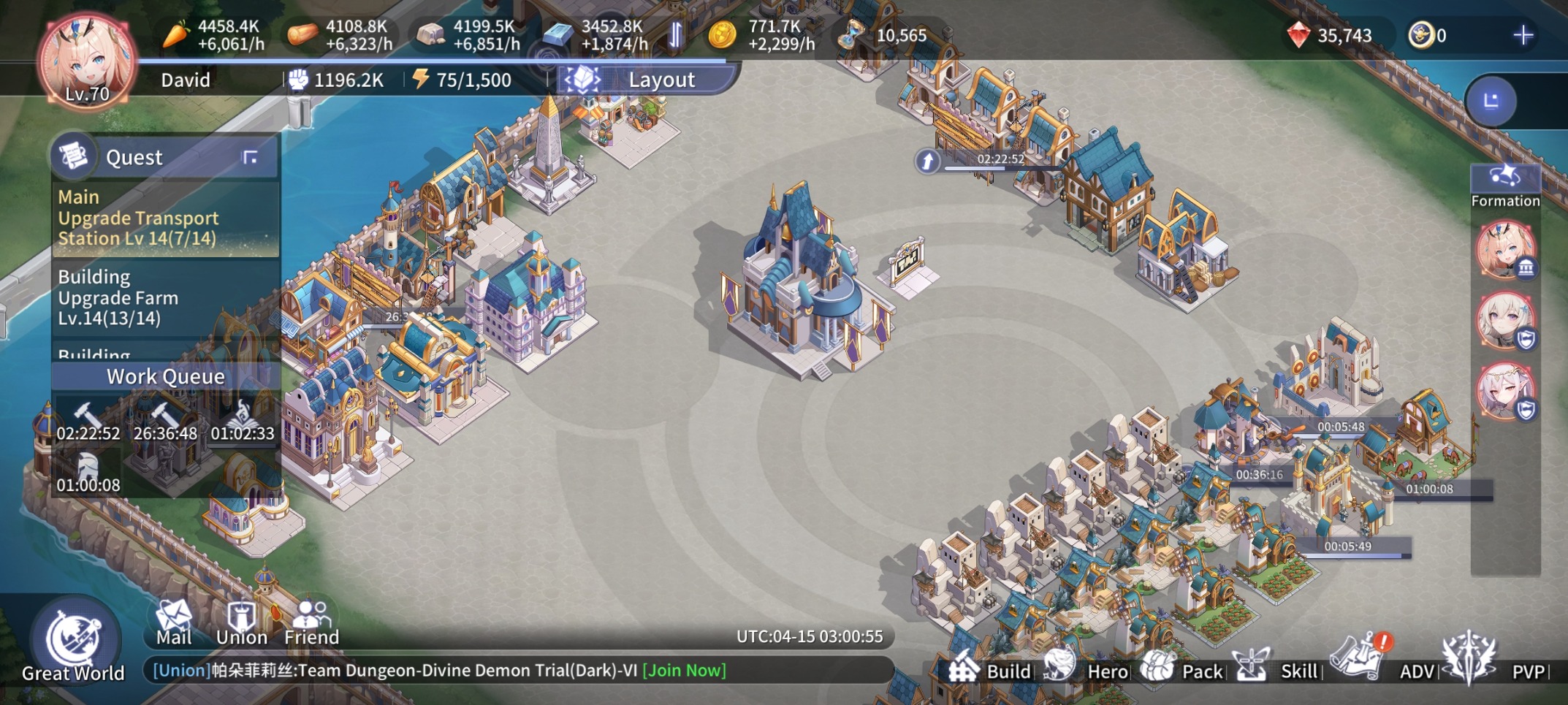Open the Mail inbox
Viewport: 1568px width, 705px height.
pyautogui.click(x=174, y=622)
